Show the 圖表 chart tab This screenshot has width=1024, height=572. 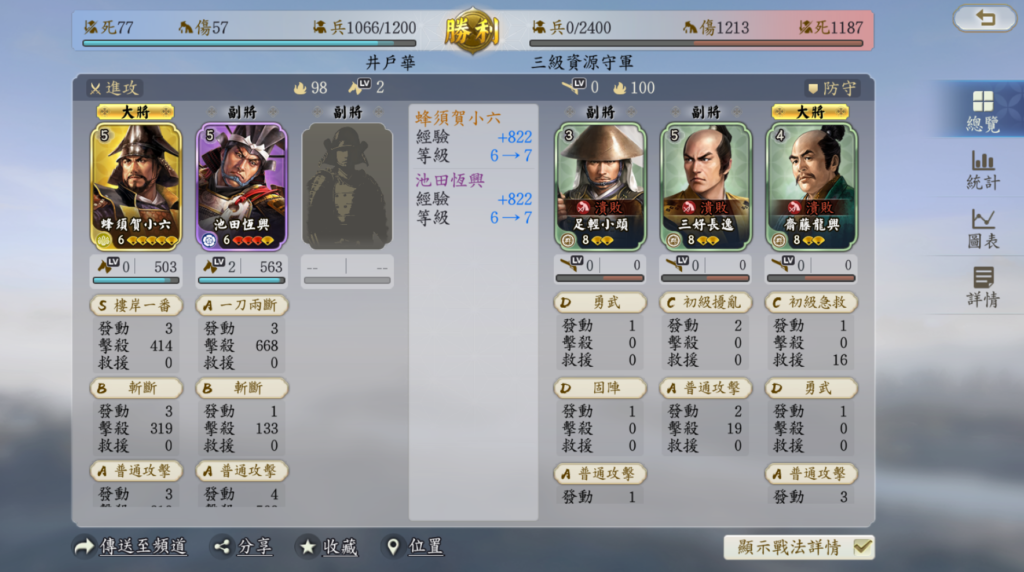(x=982, y=228)
